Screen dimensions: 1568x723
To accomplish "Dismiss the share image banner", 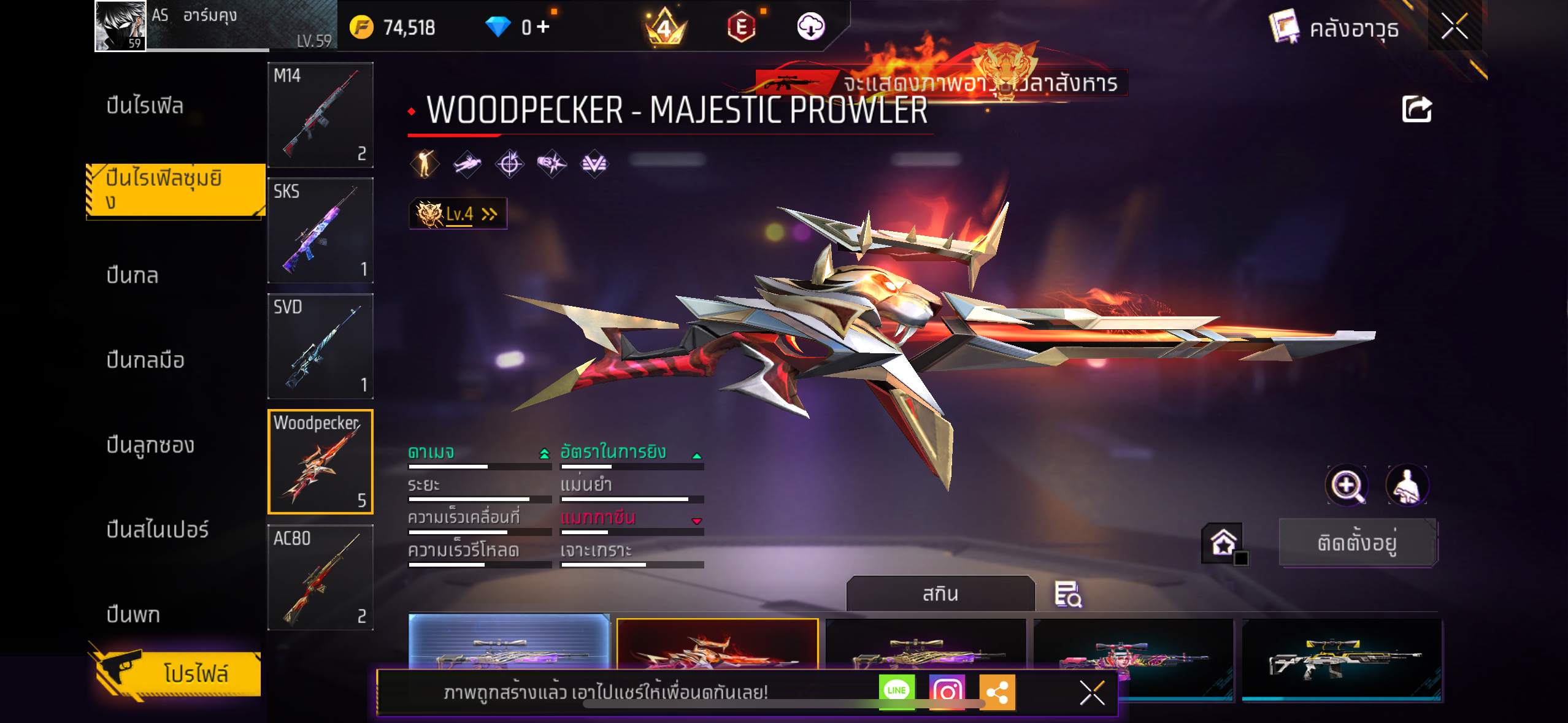I will point(1092,693).
